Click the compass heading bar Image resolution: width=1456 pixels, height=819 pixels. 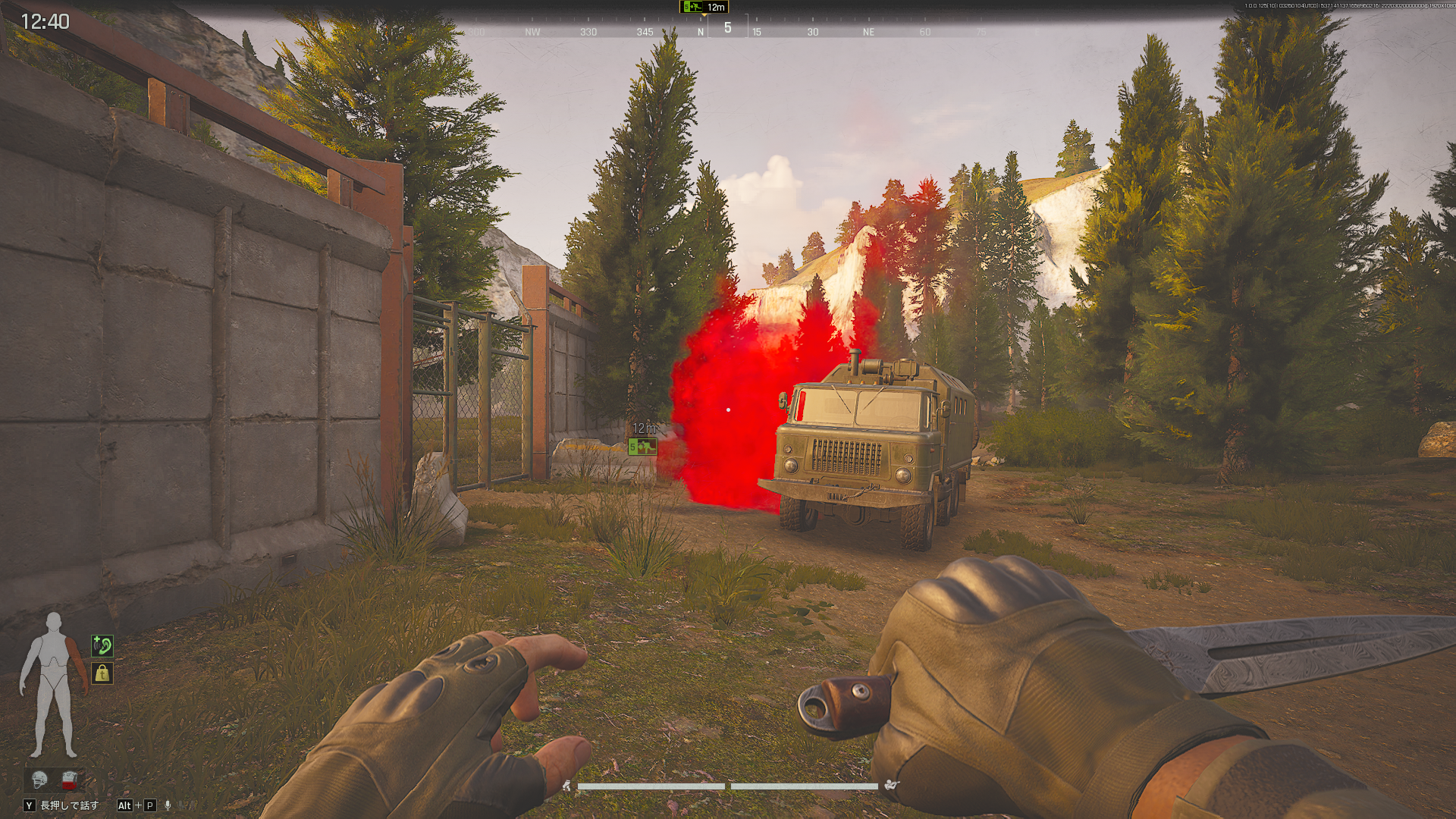click(x=727, y=30)
